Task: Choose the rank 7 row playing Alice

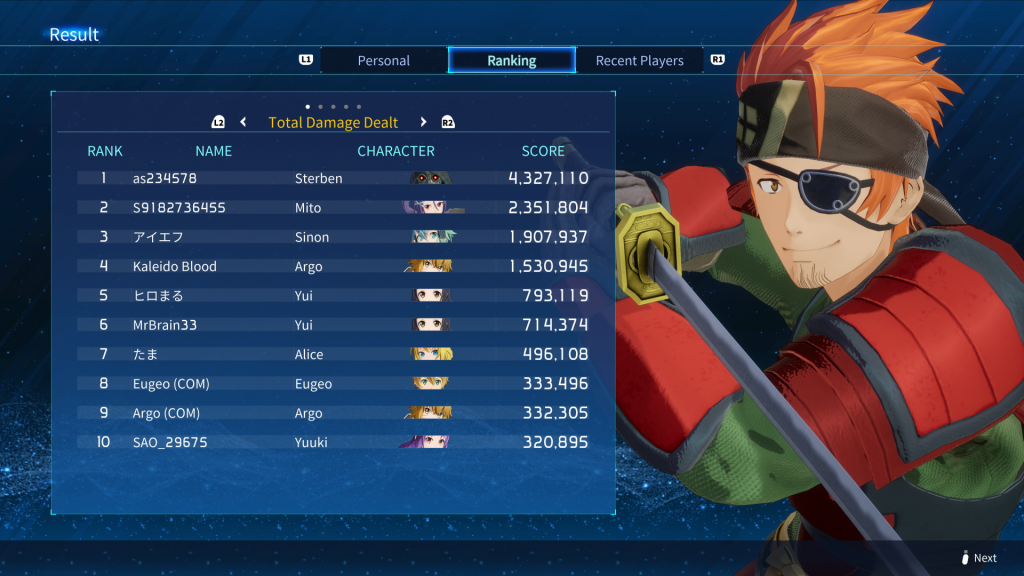Action: click(x=333, y=354)
